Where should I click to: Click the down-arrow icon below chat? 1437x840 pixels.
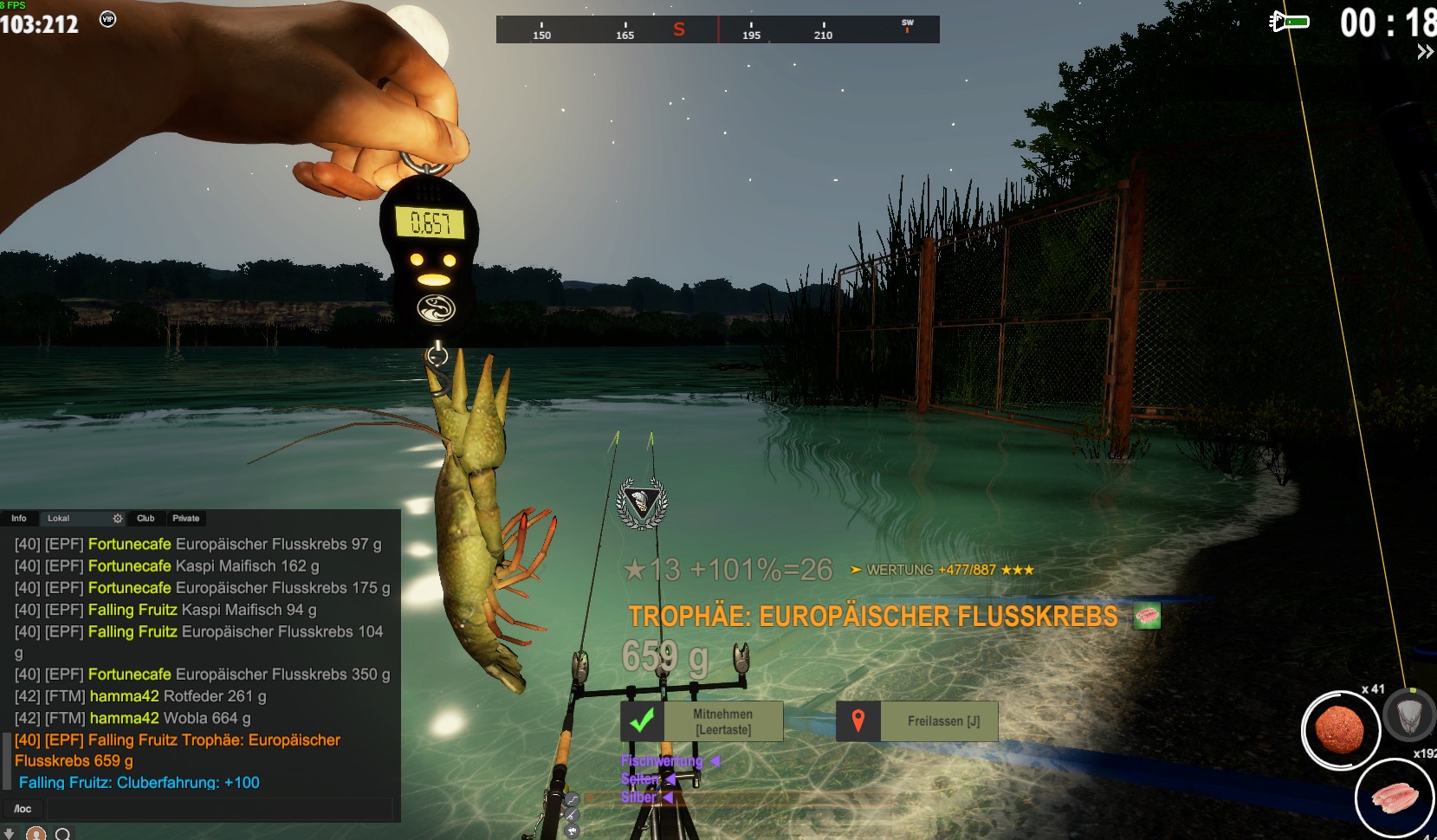pos(10,833)
